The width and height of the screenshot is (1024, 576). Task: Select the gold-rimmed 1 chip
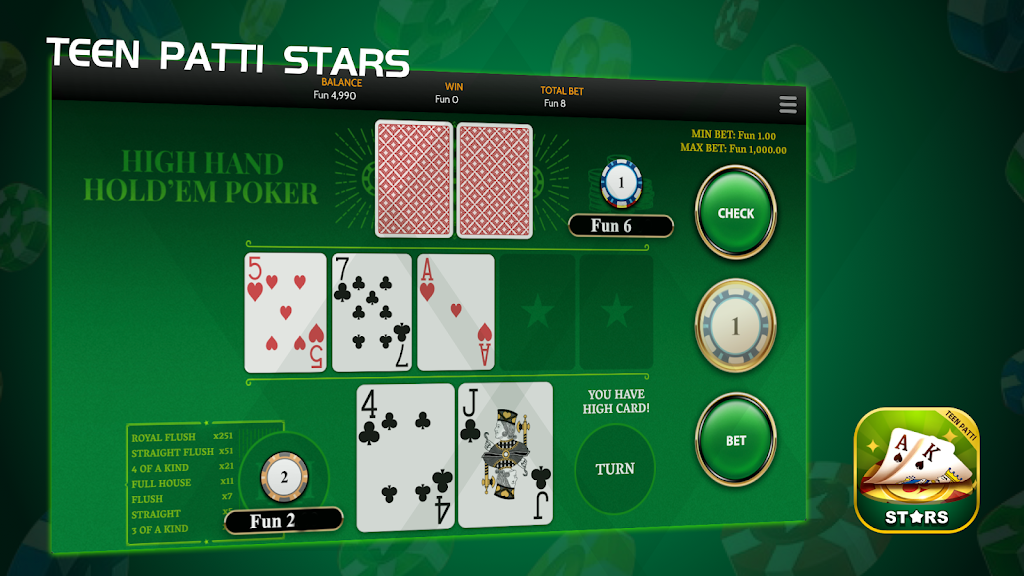[x=735, y=326]
